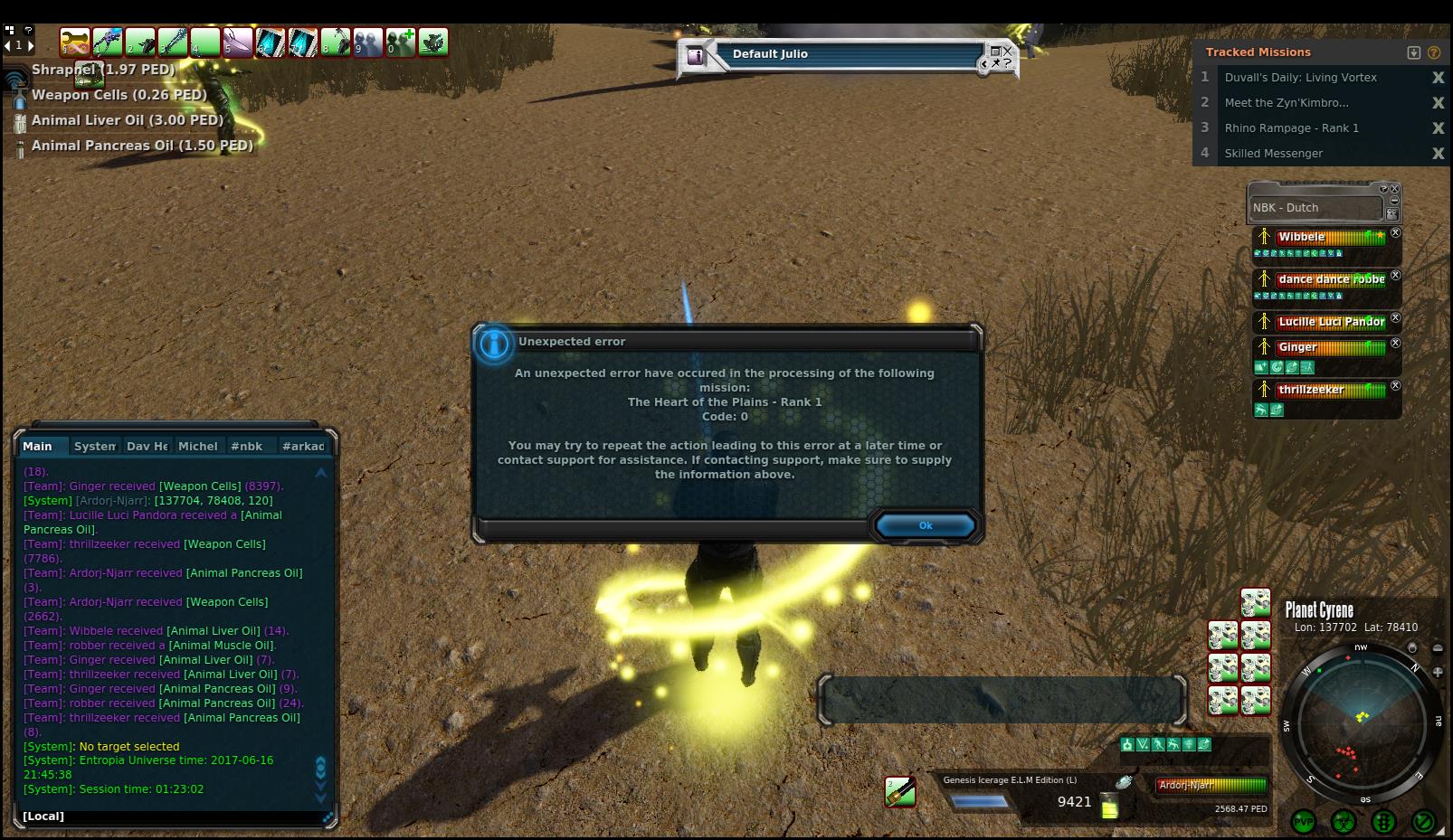Viewport: 1453px width, 840px height.
Task: Toggle the PVP indicator button
Action: [1304, 822]
